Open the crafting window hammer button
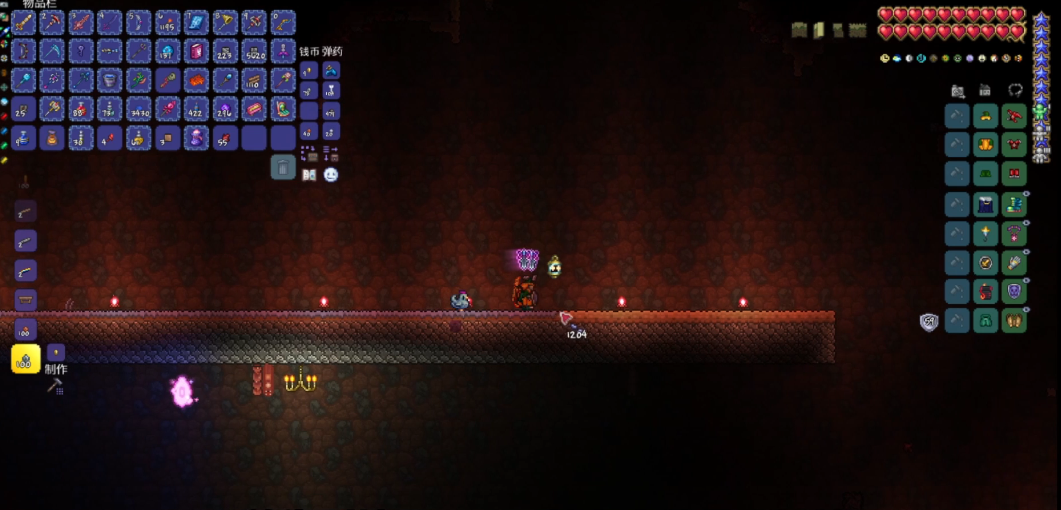This screenshot has height=510, width=1061. [x=55, y=385]
